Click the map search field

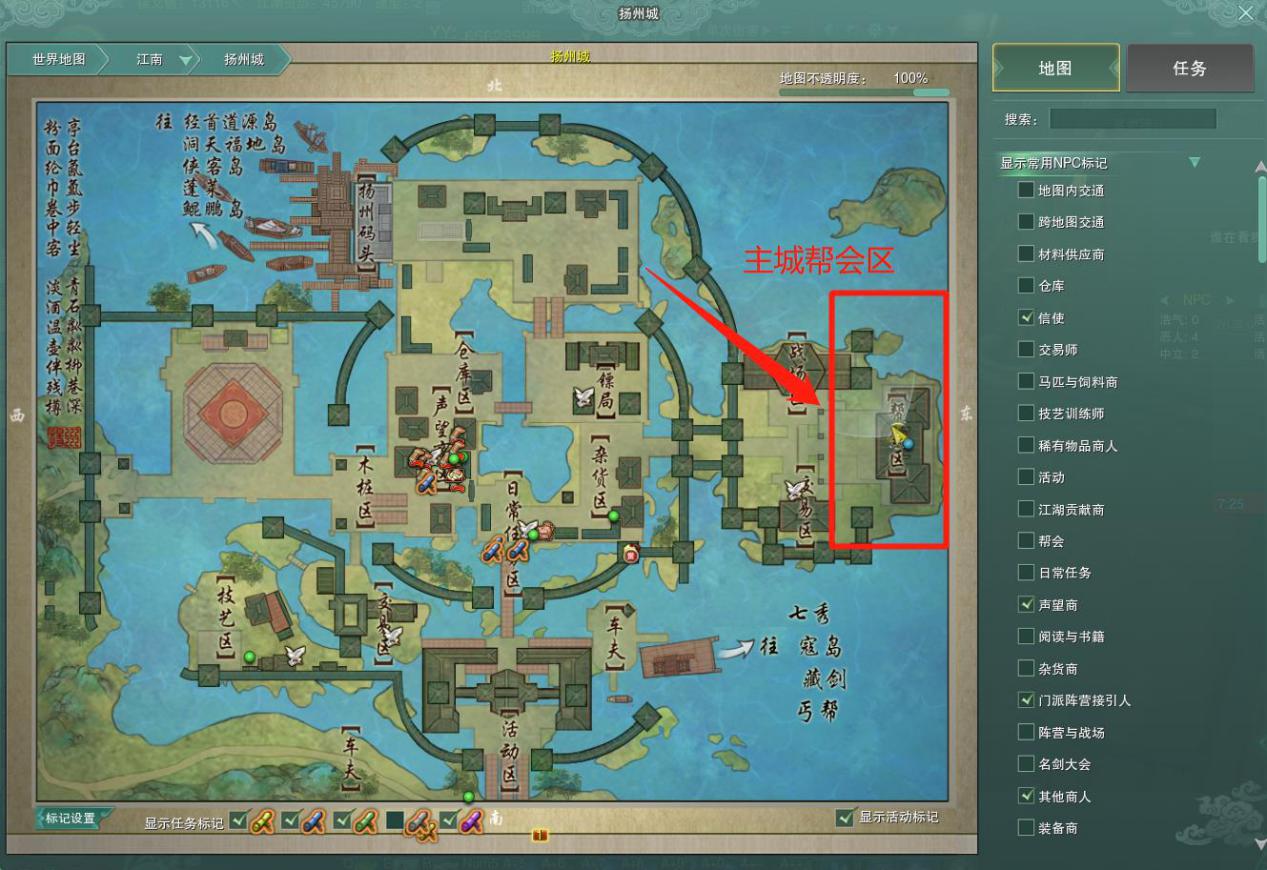[x=1132, y=119]
